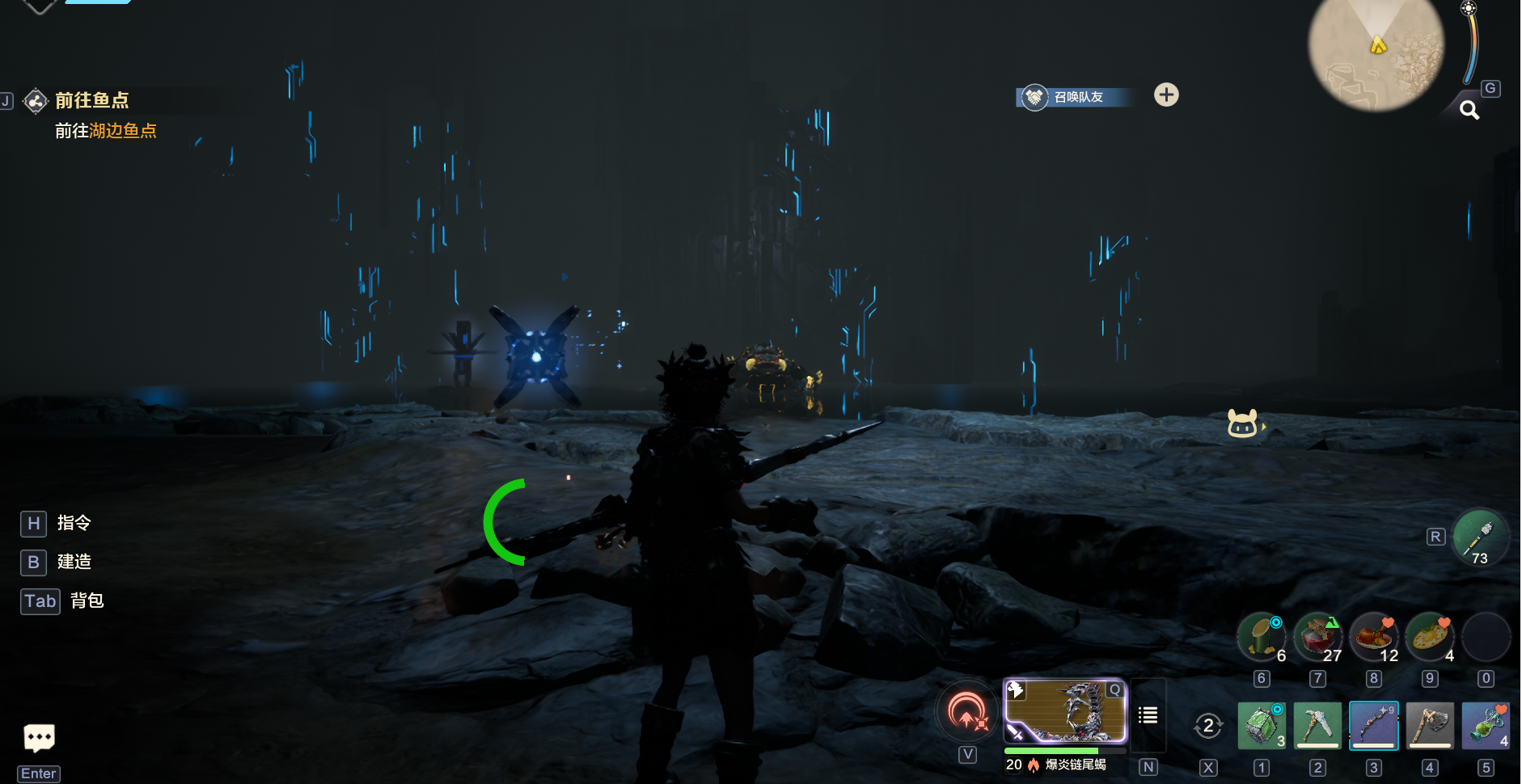Open the pet list menu icon
The width and height of the screenshot is (1522, 784).
point(1148,715)
